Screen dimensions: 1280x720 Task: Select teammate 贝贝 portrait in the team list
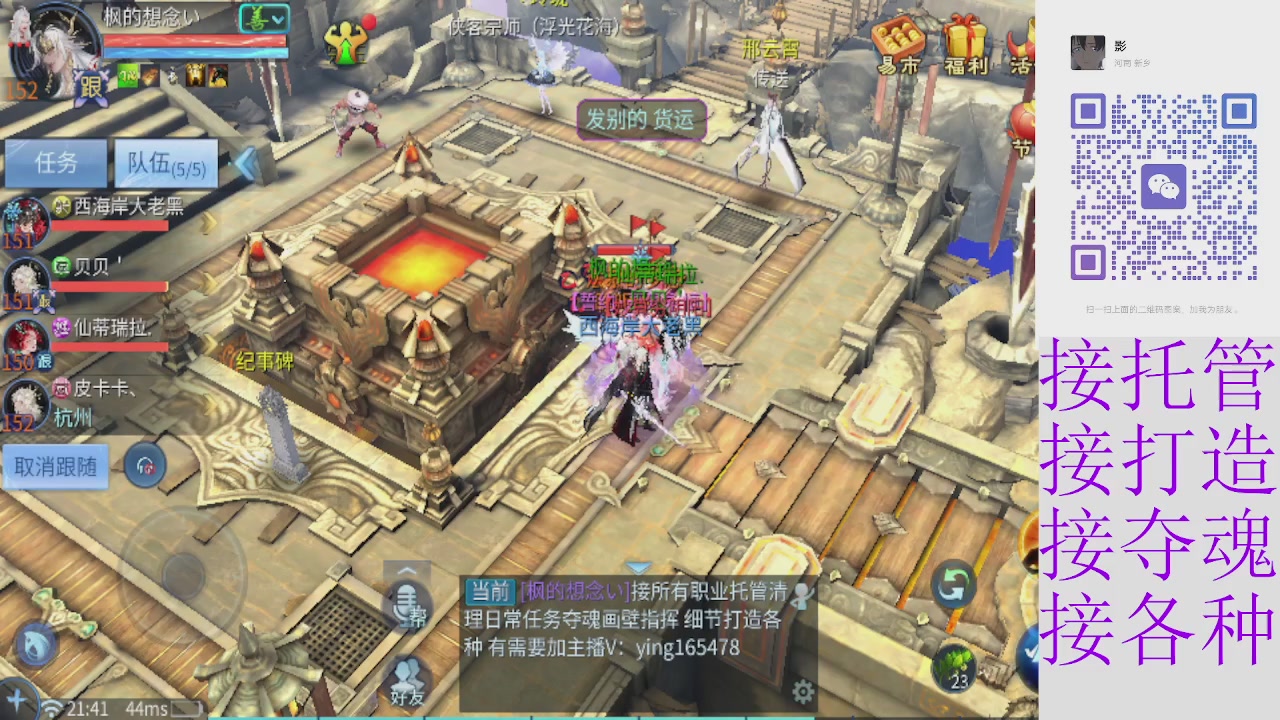click(x=27, y=277)
